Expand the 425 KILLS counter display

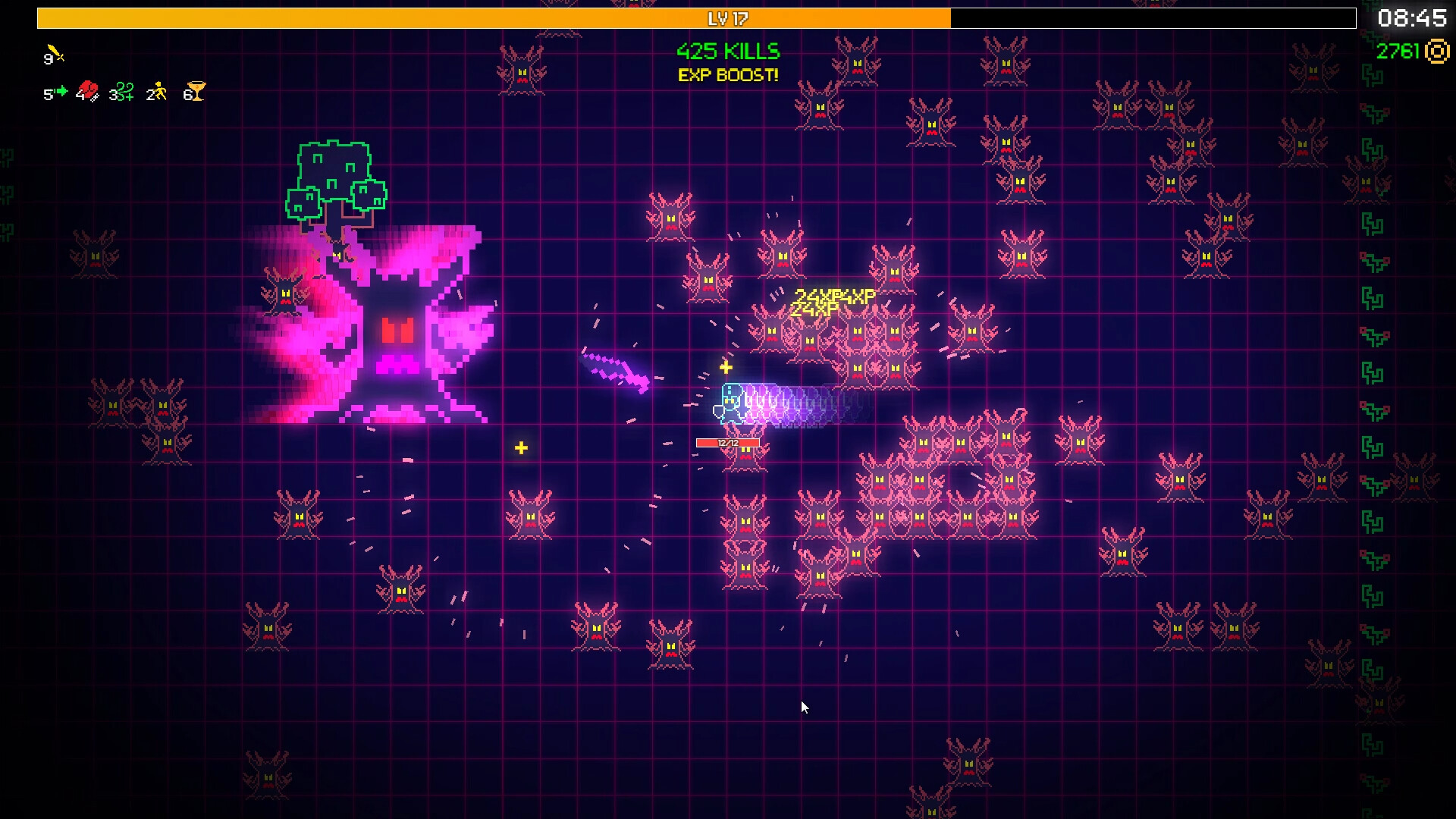[727, 51]
